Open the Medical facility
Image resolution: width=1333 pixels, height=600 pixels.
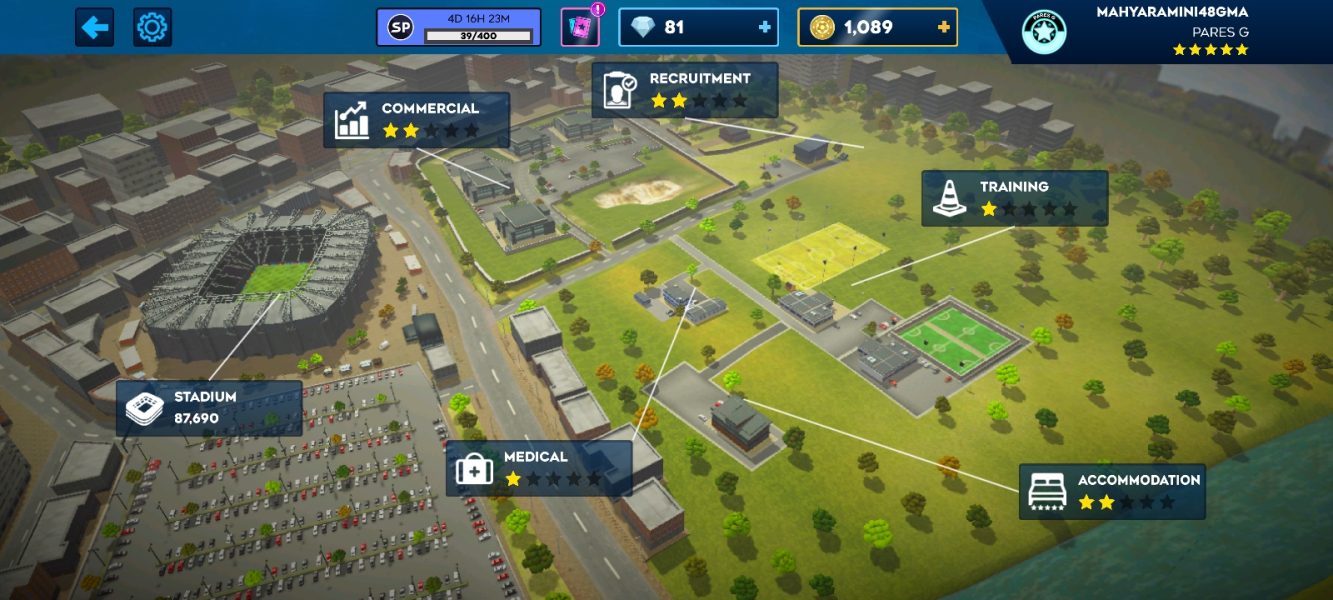538,468
